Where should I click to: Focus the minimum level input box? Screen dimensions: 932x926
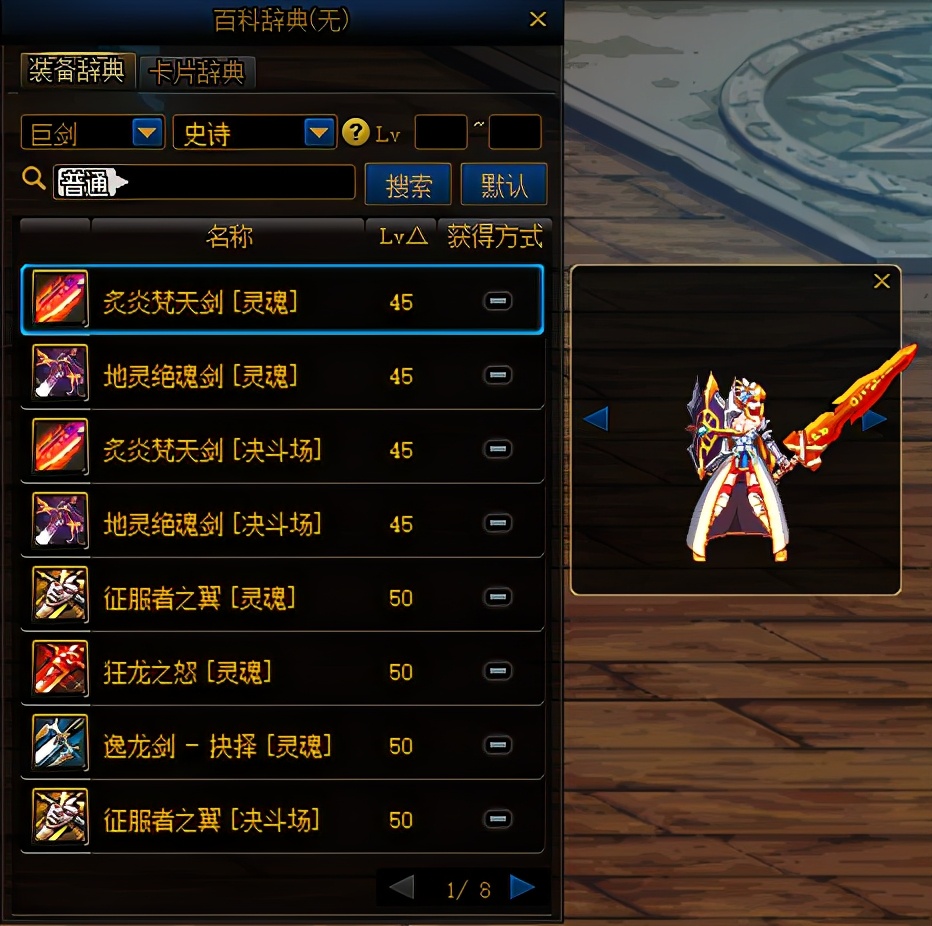pyautogui.click(x=440, y=132)
